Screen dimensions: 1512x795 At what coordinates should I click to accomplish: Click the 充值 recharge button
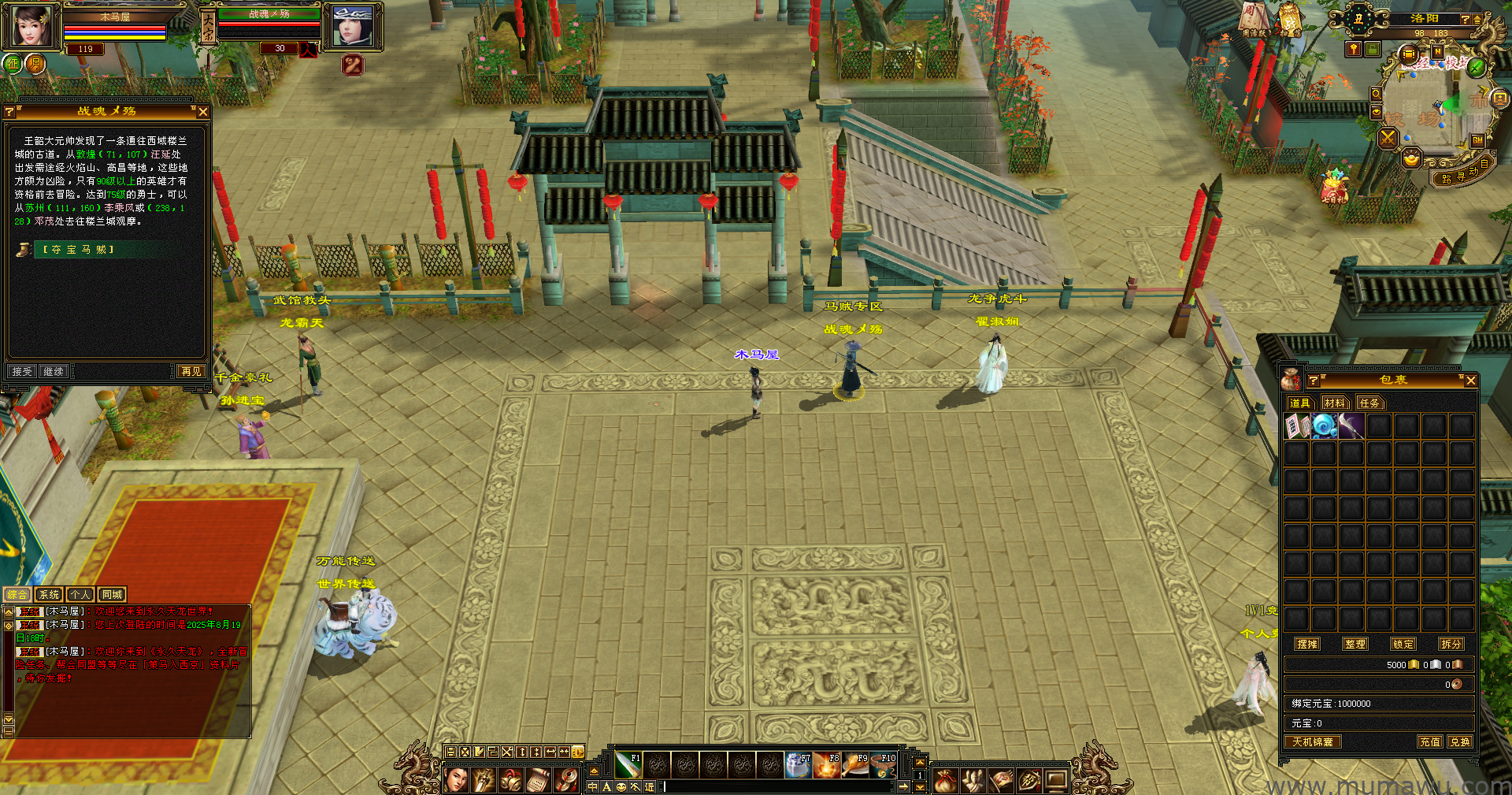pos(1430,741)
